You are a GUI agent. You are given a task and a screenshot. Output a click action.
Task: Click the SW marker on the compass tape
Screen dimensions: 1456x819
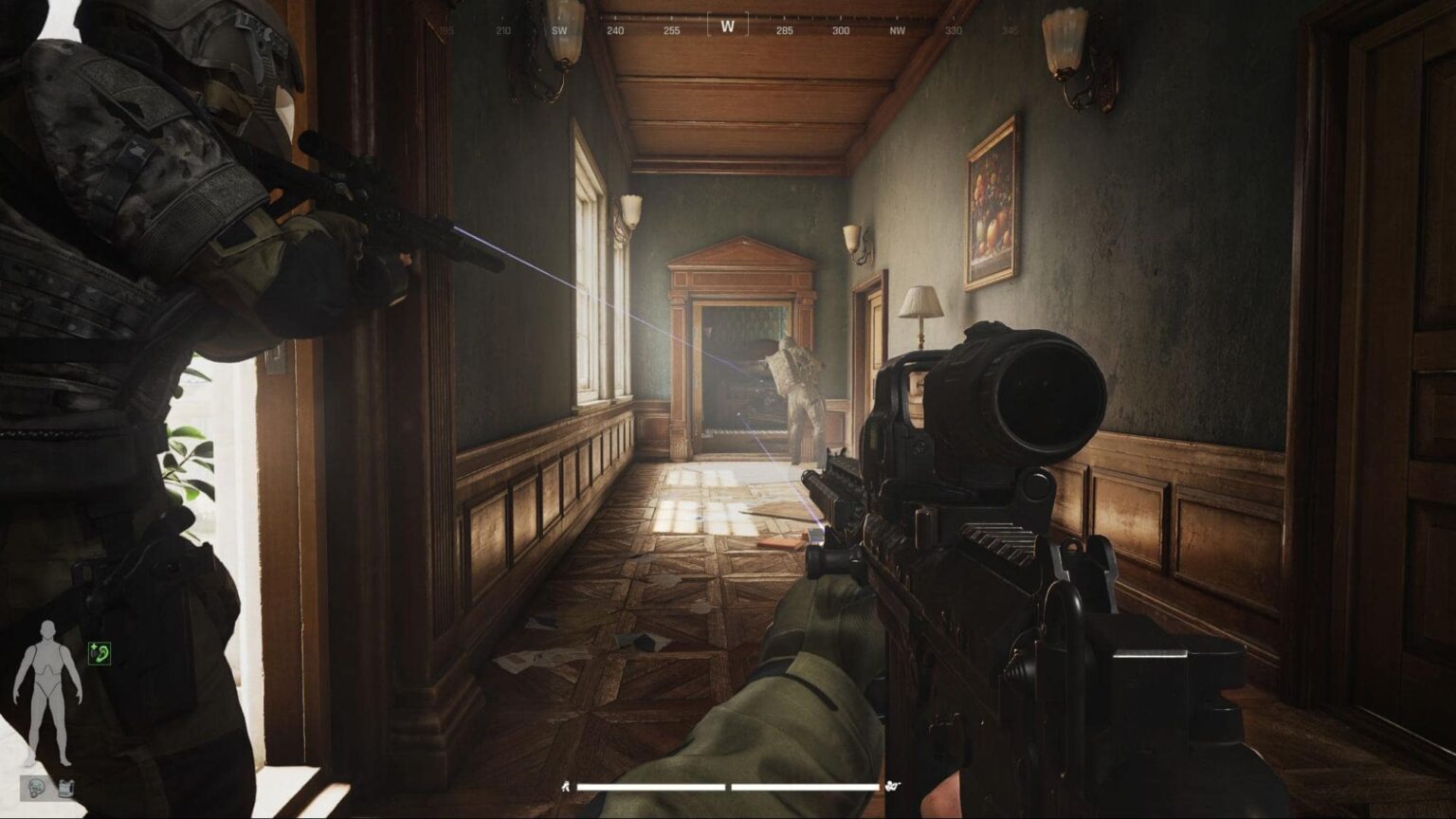[x=557, y=29]
